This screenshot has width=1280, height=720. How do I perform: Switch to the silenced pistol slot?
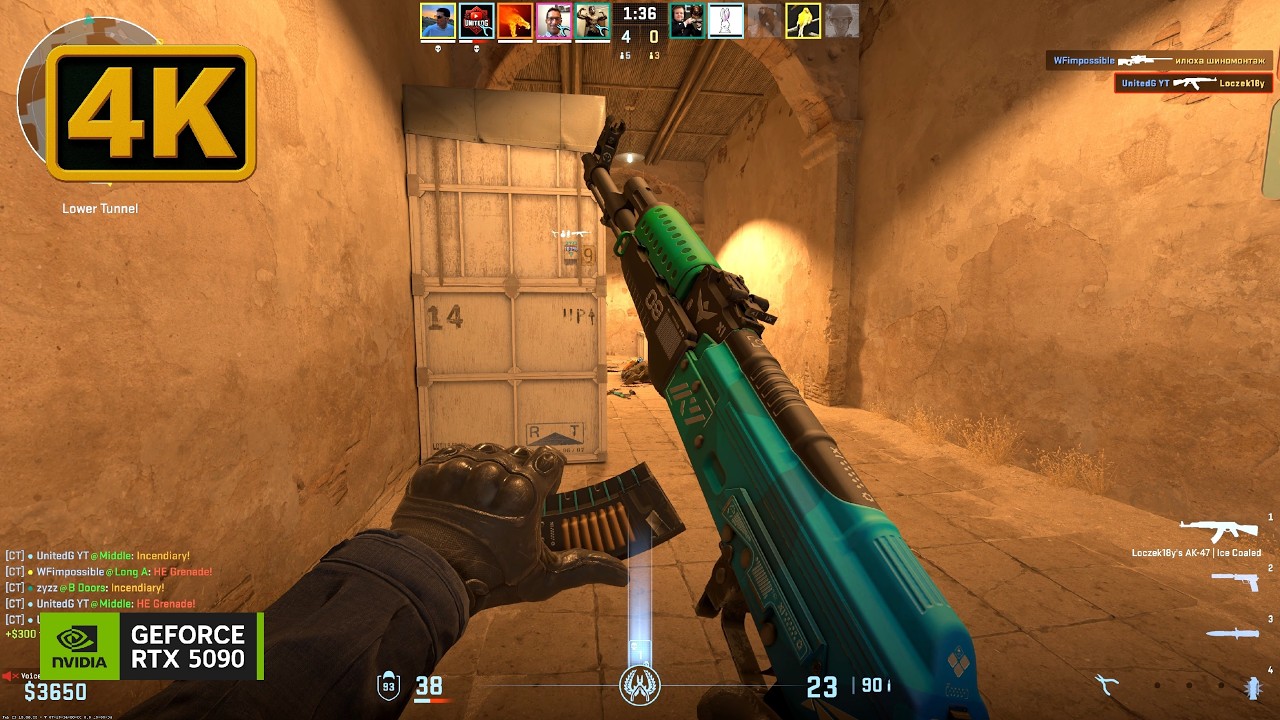point(1234,580)
